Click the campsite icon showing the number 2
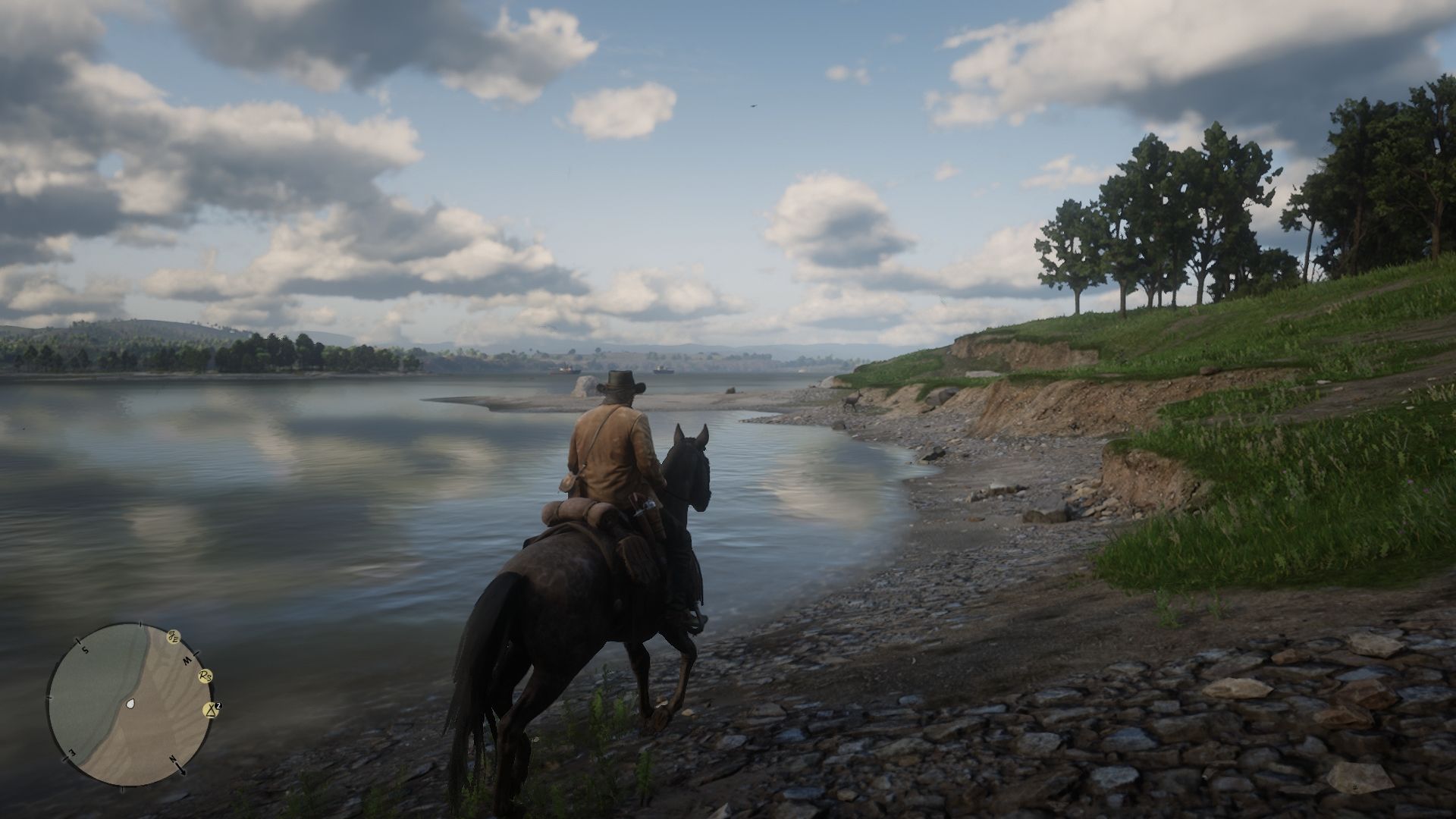 coord(212,710)
